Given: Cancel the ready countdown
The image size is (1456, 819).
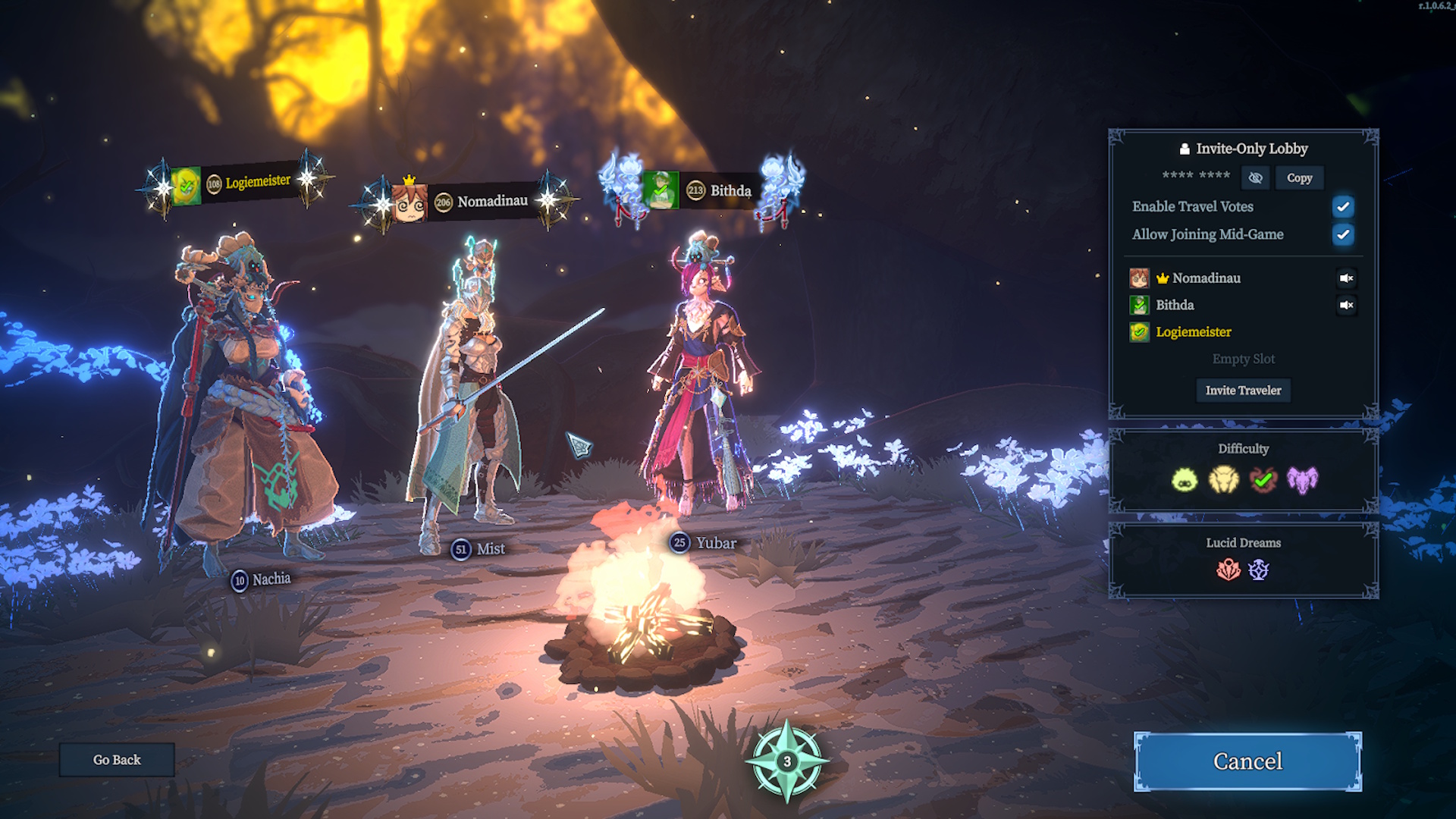Looking at the screenshot, I should point(1247,761).
